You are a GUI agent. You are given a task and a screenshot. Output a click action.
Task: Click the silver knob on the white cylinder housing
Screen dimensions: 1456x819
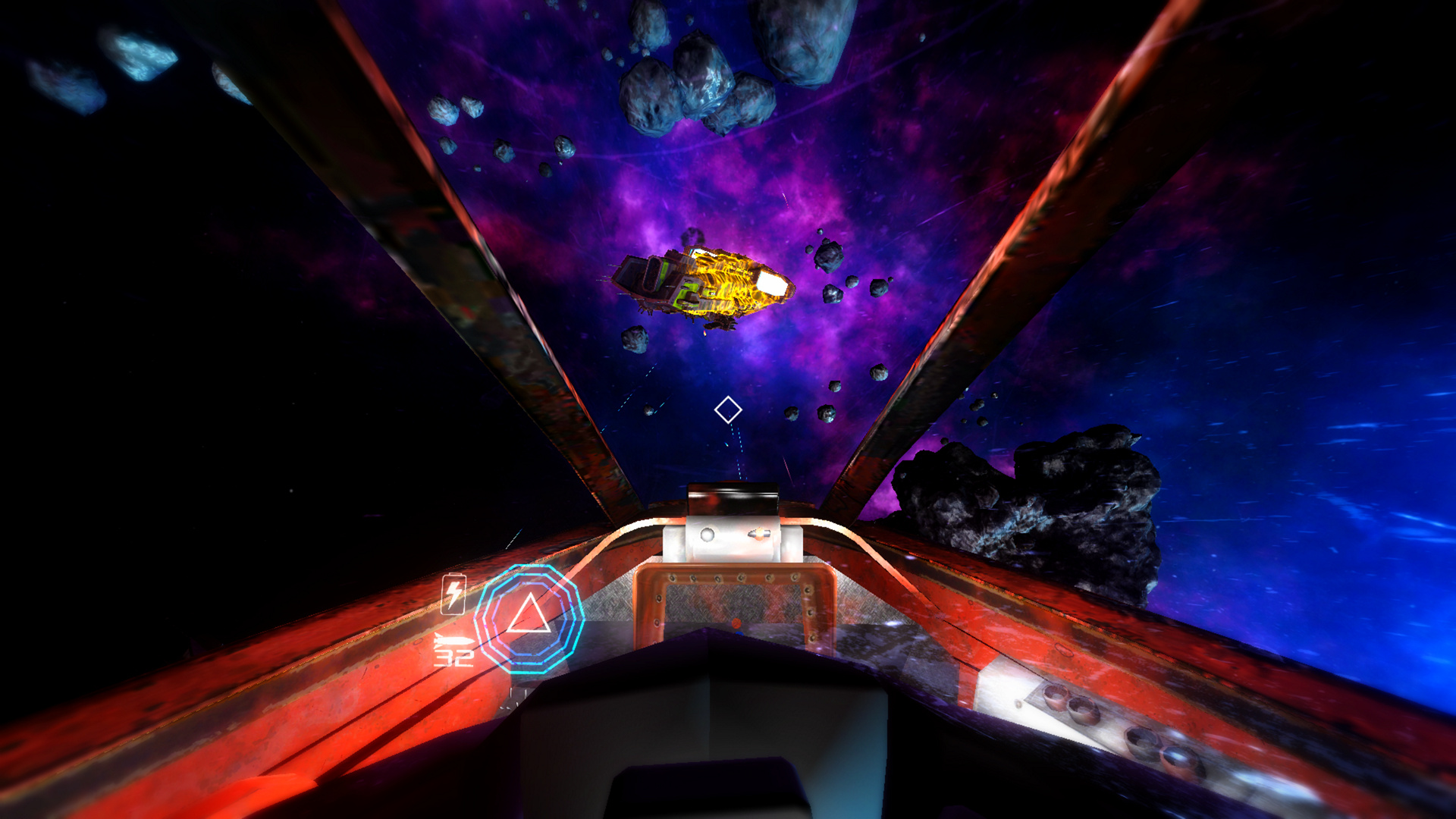[x=708, y=532]
